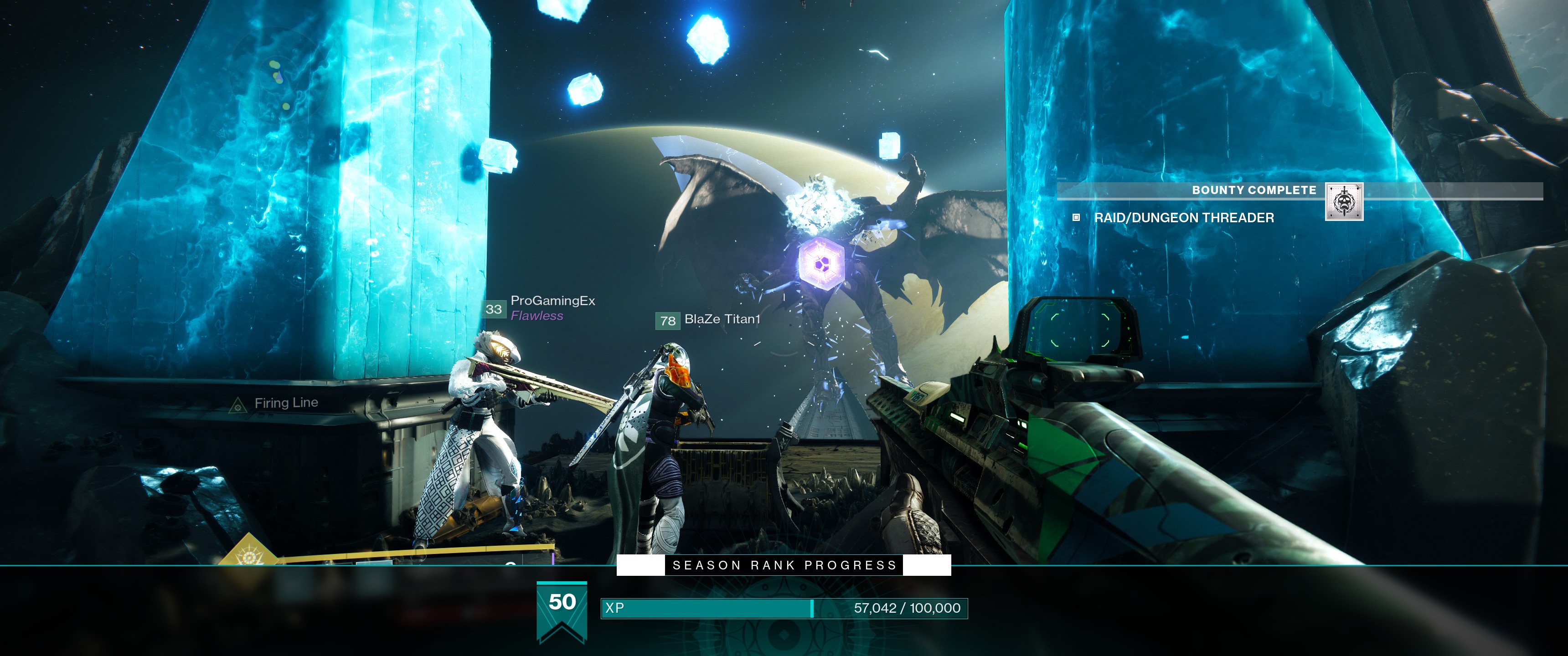The width and height of the screenshot is (1568, 656).
Task: Click the Bounty Complete skull emblem icon
Action: [1344, 201]
